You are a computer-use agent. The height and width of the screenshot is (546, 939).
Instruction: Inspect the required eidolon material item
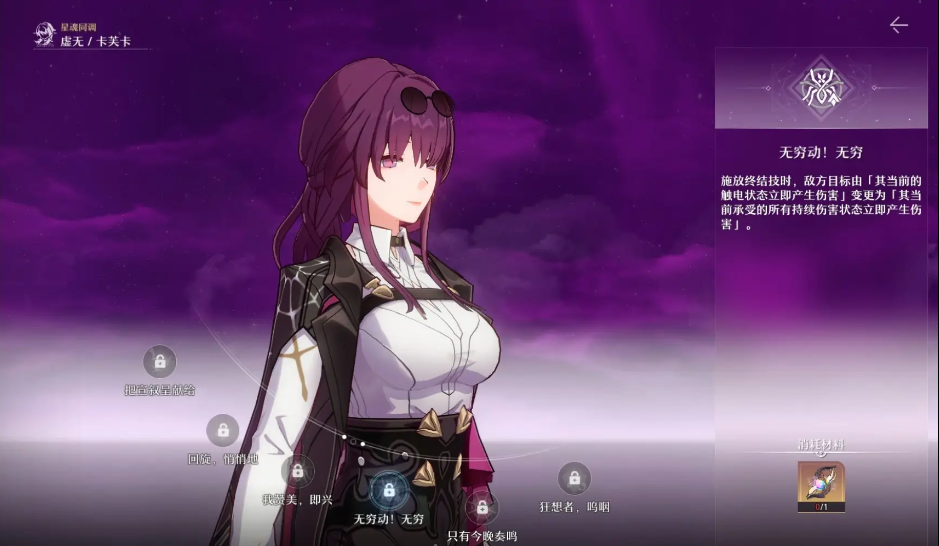click(821, 486)
